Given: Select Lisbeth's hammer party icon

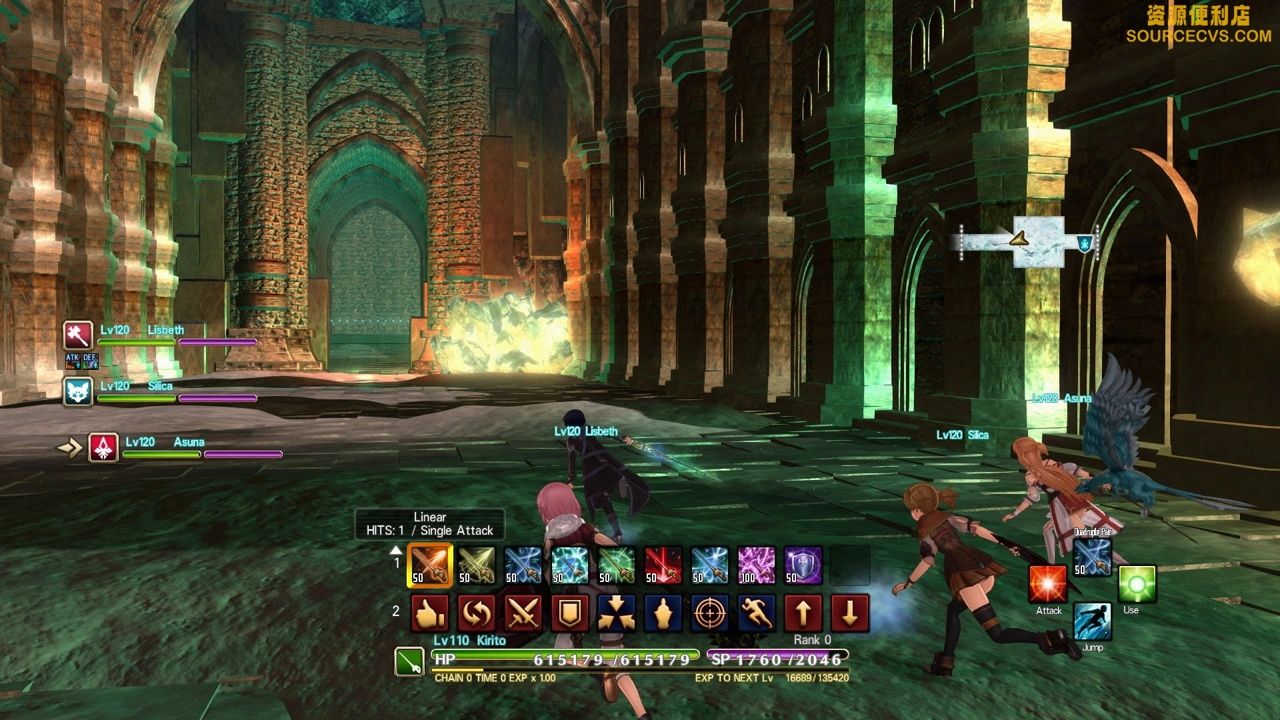Looking at the screenshot, I should point(78,335).
